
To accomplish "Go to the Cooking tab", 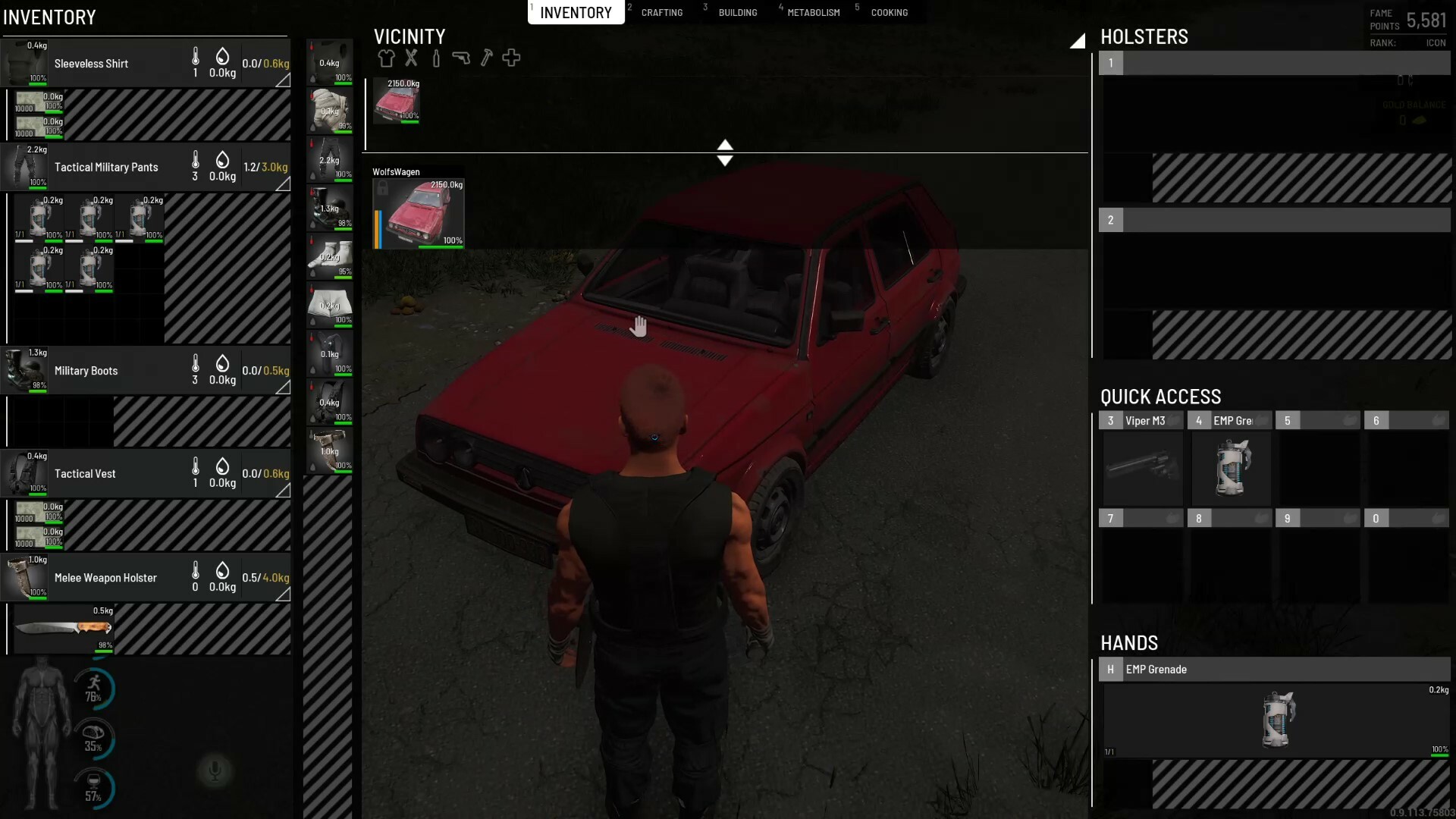I will [889, 13].
